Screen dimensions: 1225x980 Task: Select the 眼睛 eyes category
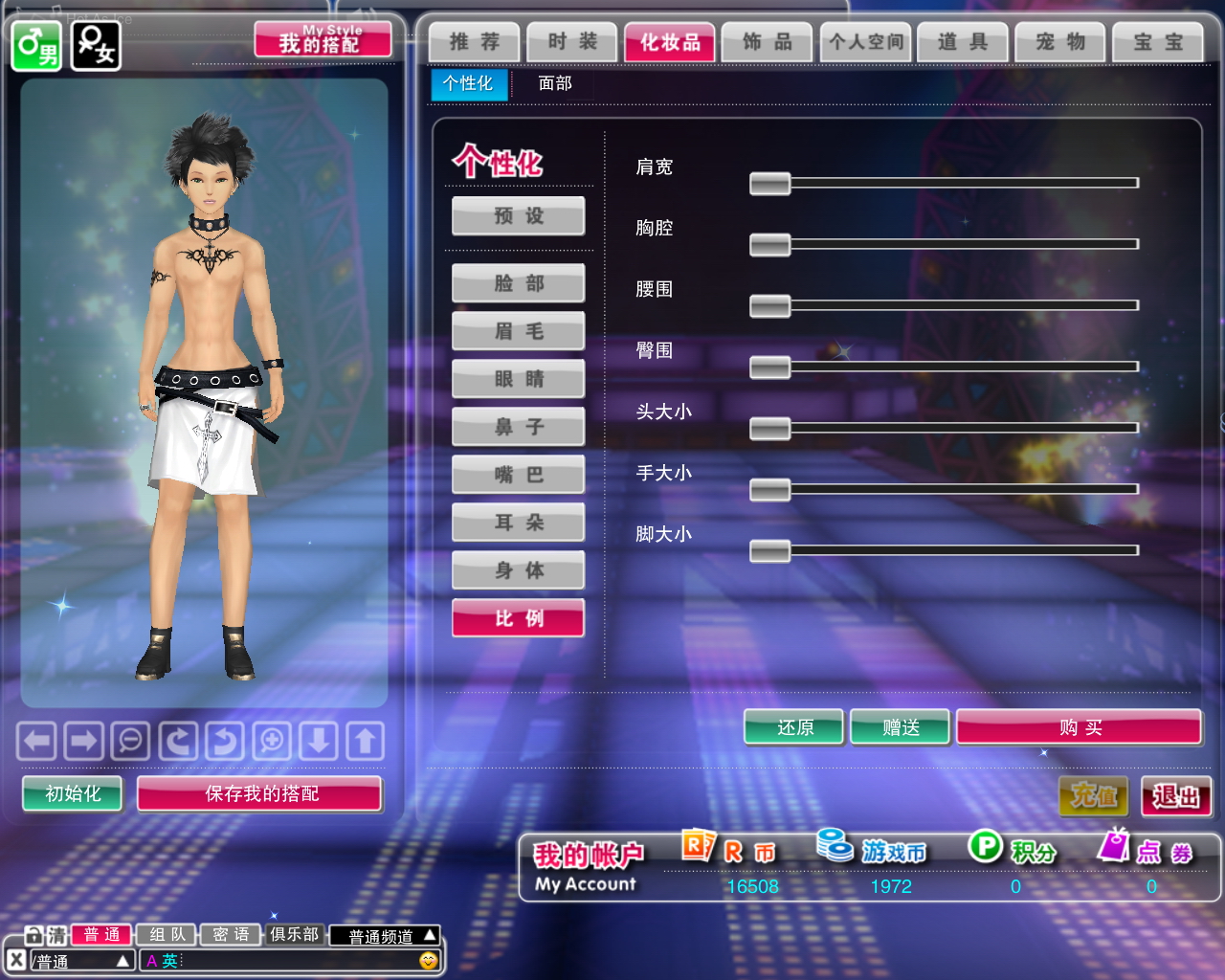point(518,379)
